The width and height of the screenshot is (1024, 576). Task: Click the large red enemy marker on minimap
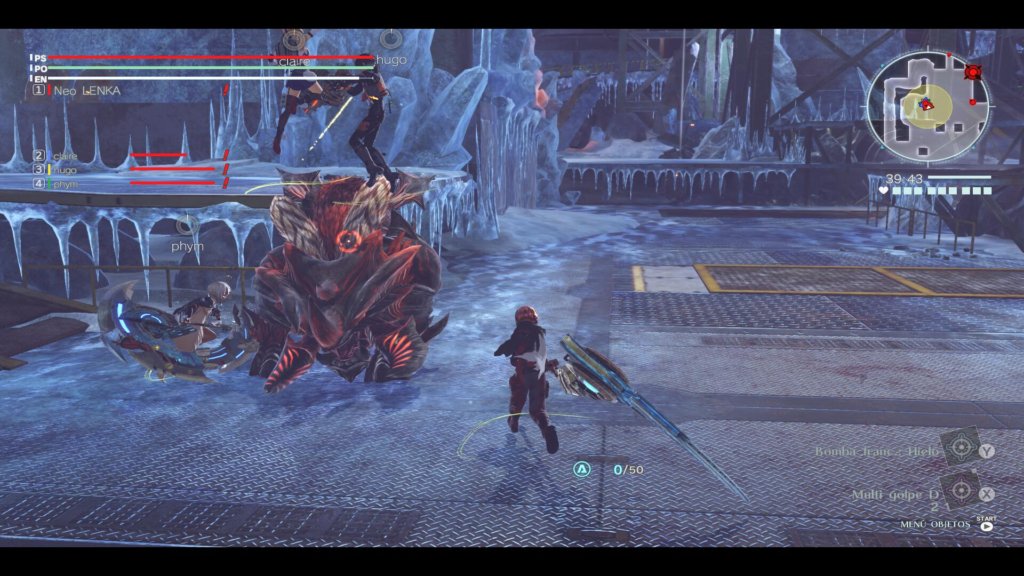971,72
